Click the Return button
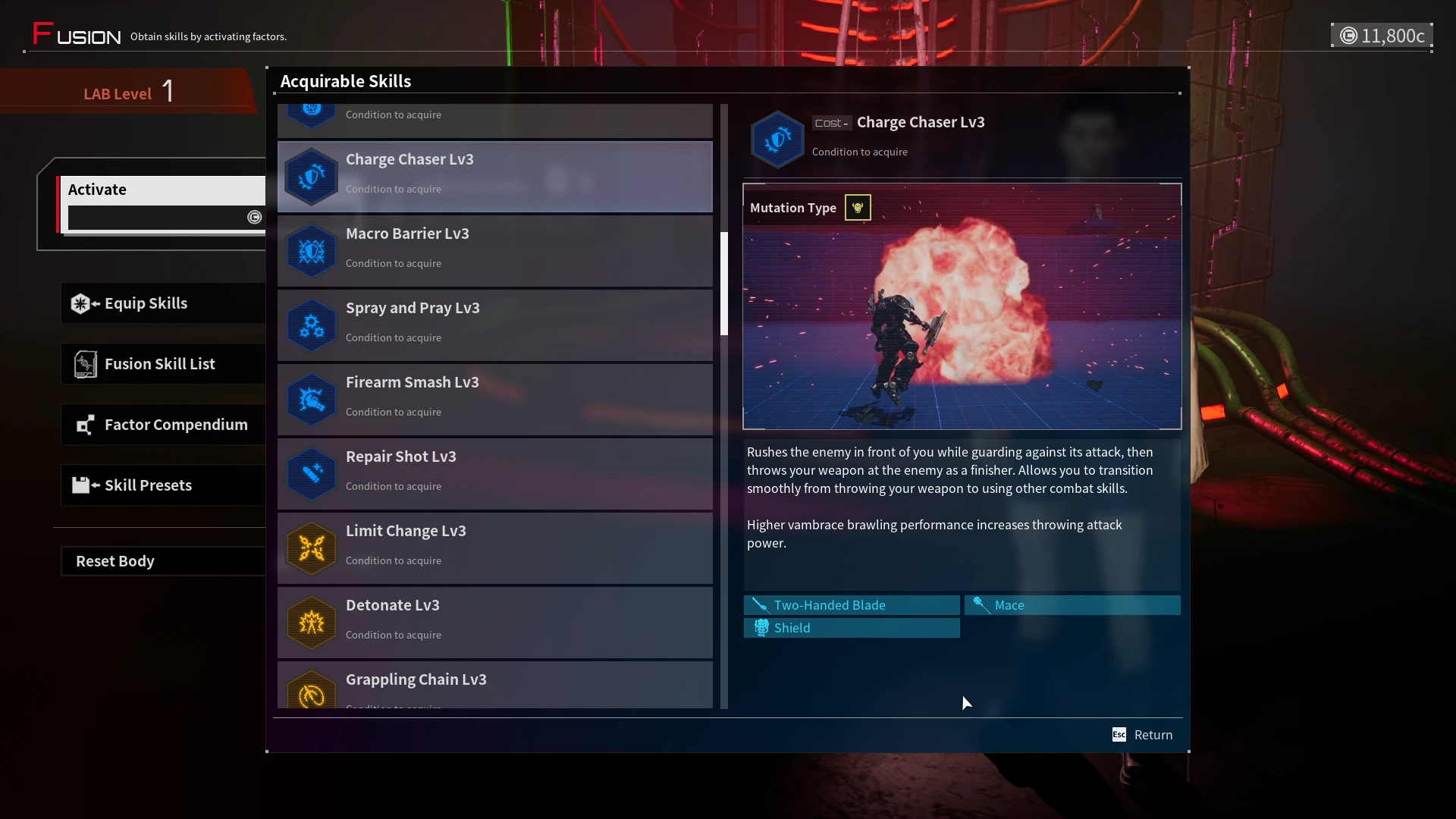1456x819 pixels. point(1143,735)
